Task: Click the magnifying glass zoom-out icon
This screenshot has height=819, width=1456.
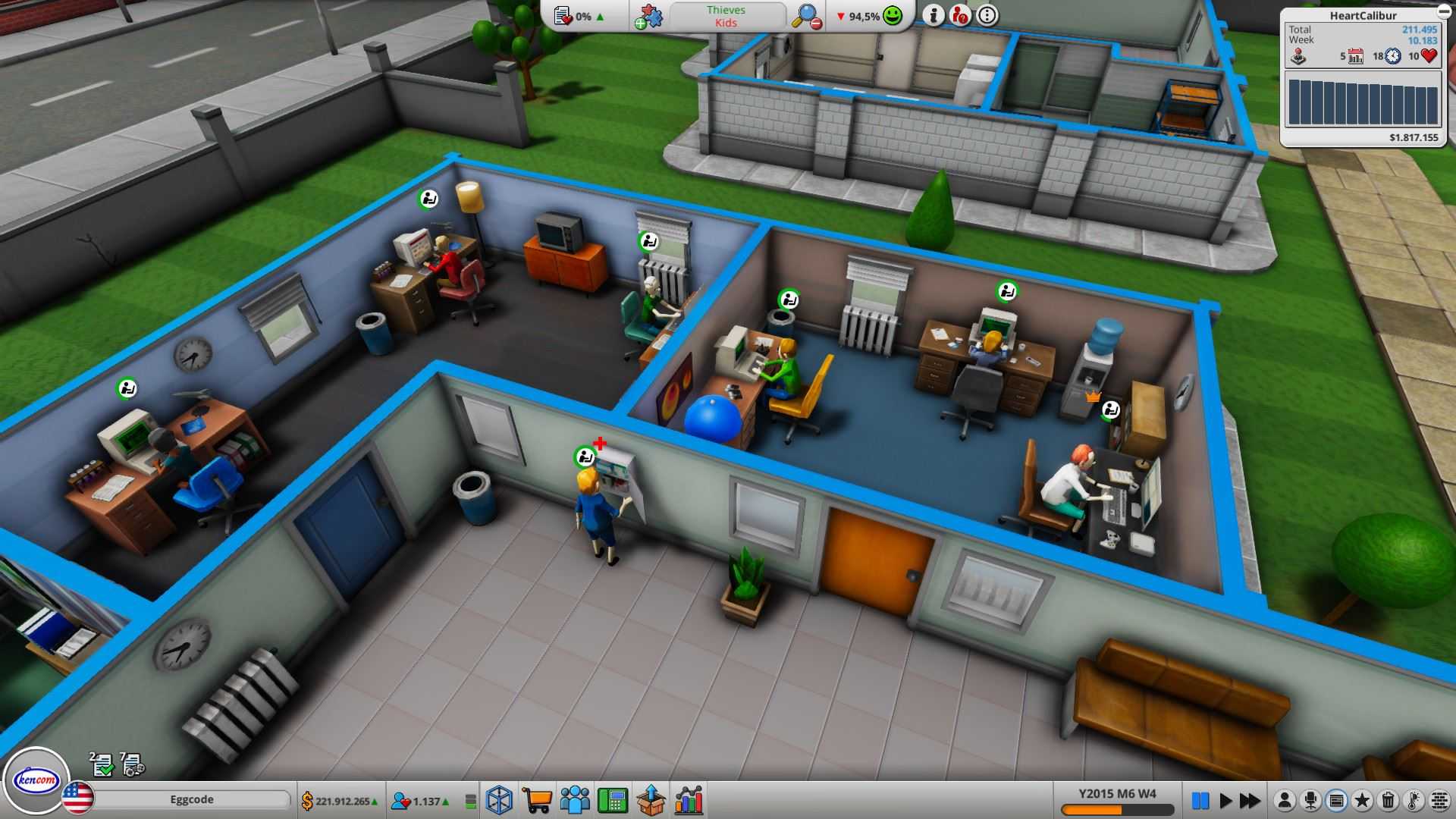Action: click(x=805, y=15)
